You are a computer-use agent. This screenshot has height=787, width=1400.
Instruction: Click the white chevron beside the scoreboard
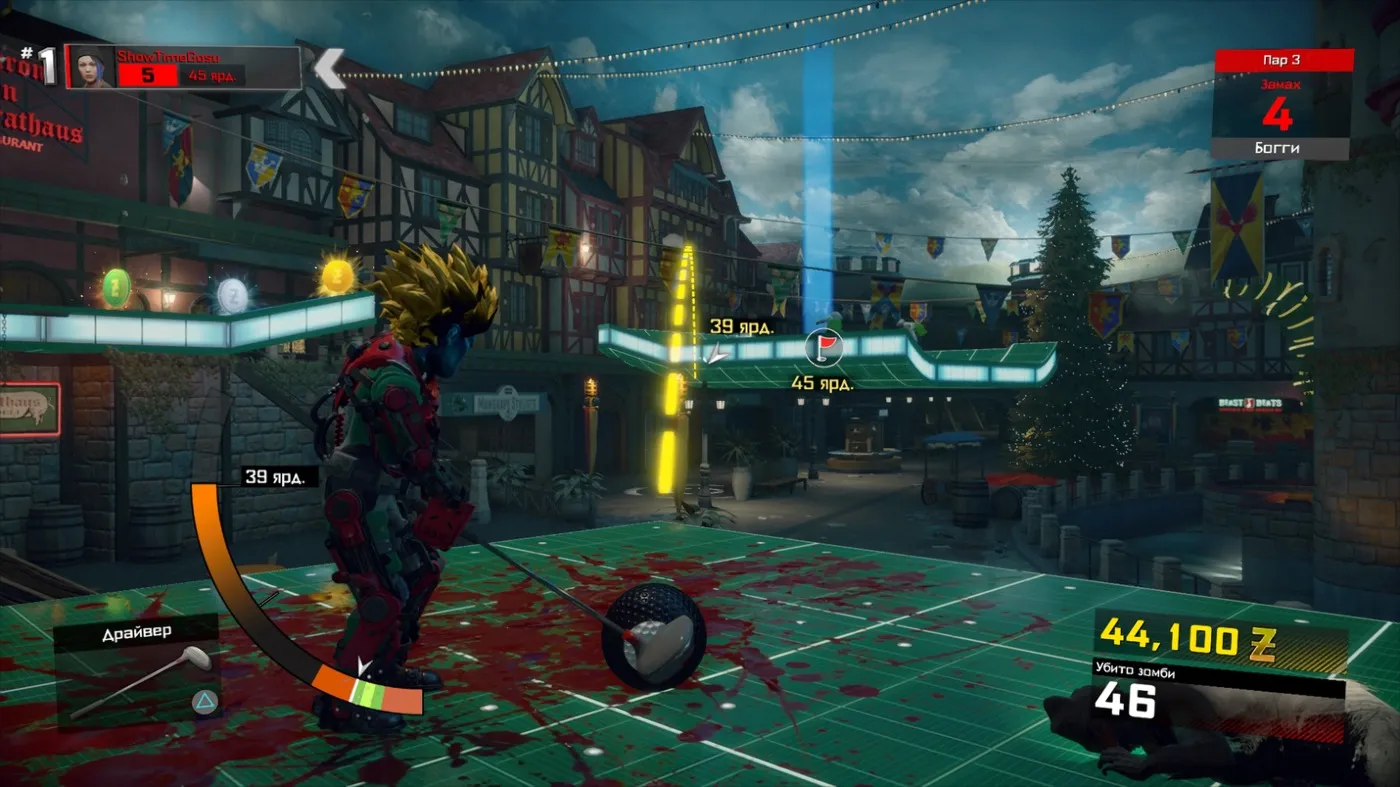330,68
